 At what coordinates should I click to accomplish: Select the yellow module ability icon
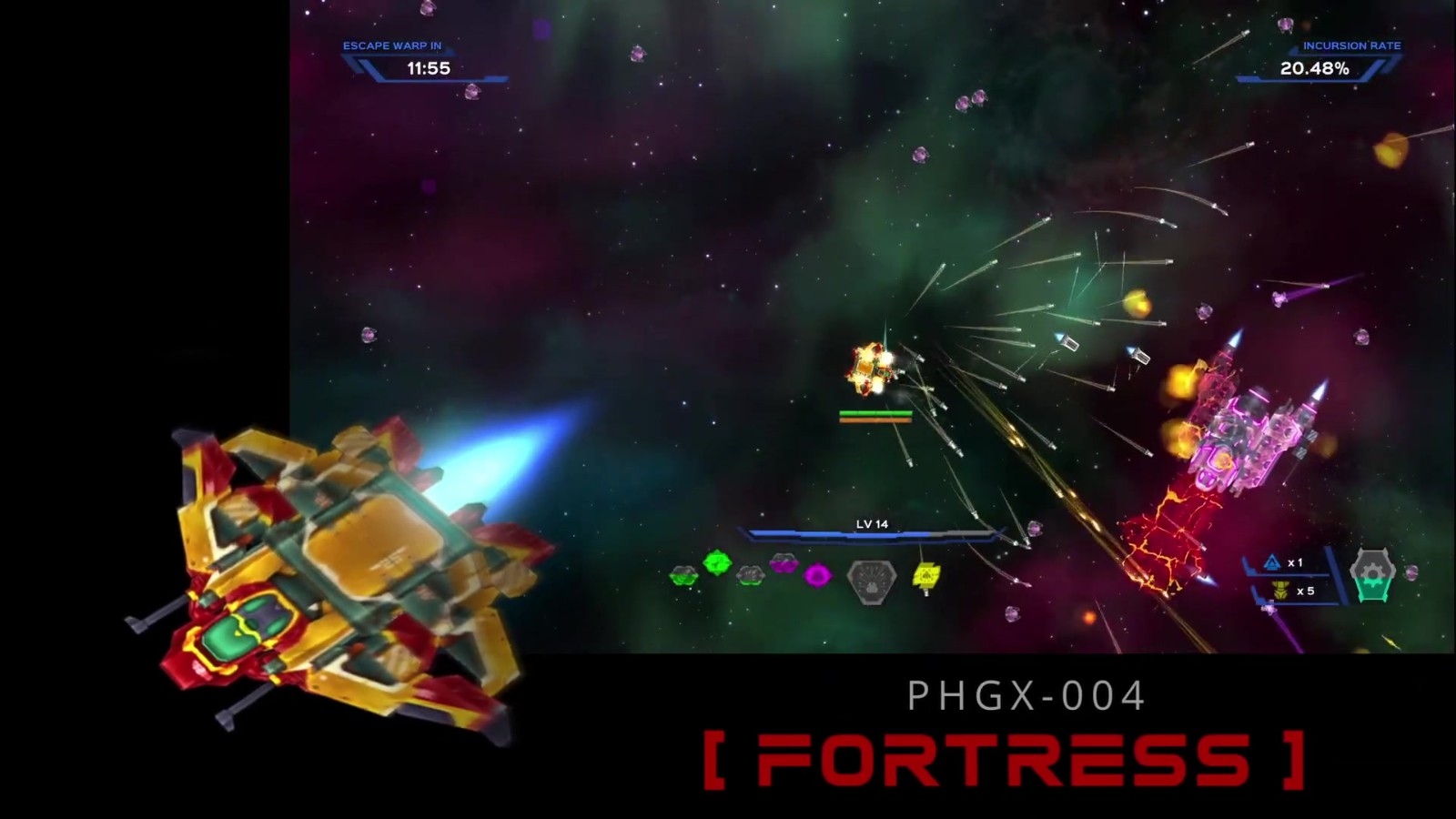[925, 575]
